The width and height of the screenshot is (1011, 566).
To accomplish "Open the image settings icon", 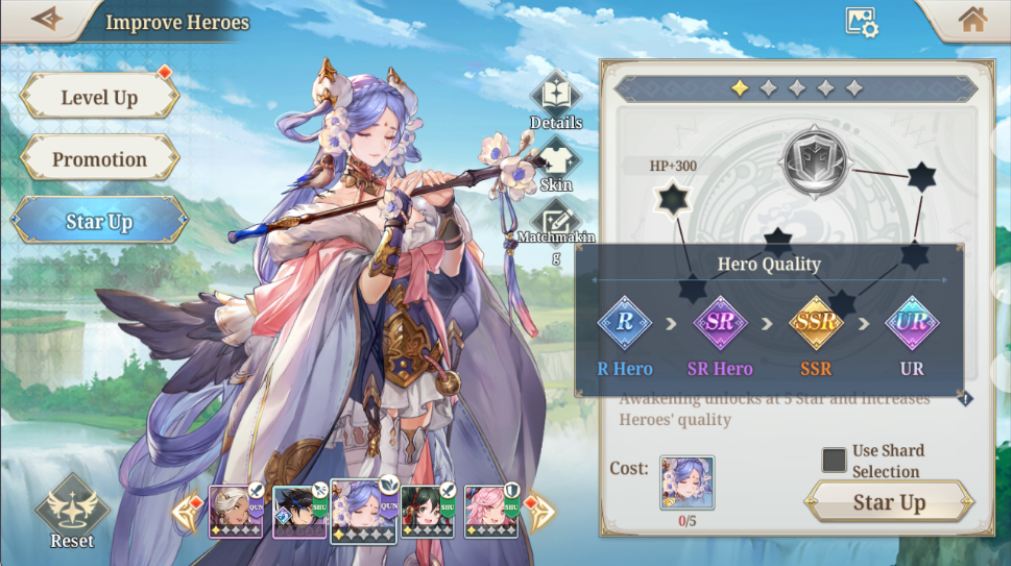I will (x=860, y=22).
